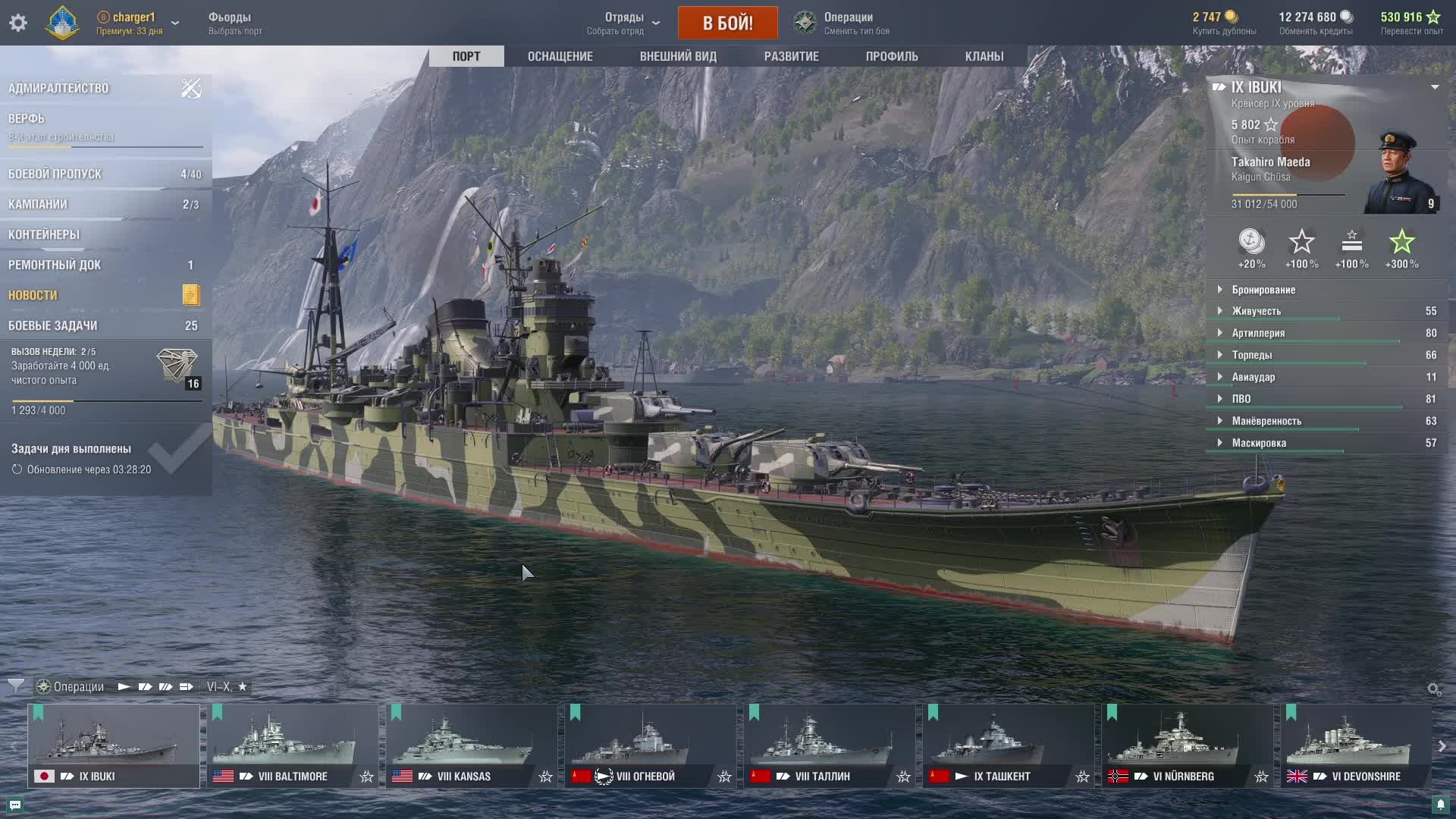Open the Боевой пропуск entry
The height and width of the screenshot is (819, 1456).
[55, 174]
